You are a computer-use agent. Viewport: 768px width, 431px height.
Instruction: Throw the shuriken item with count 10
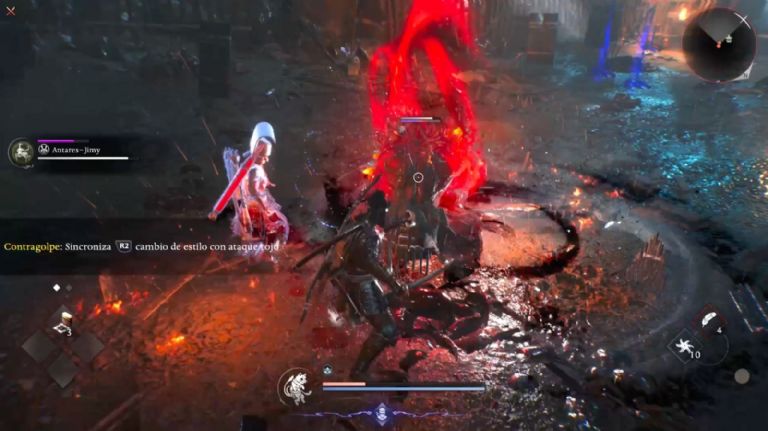coord(688,347)
